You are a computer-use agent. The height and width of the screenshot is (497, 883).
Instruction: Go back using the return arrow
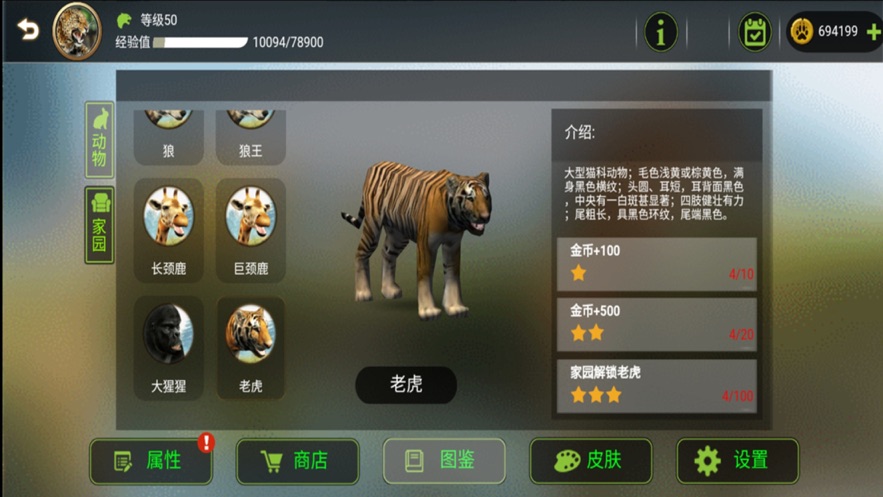tap(28, 30)
